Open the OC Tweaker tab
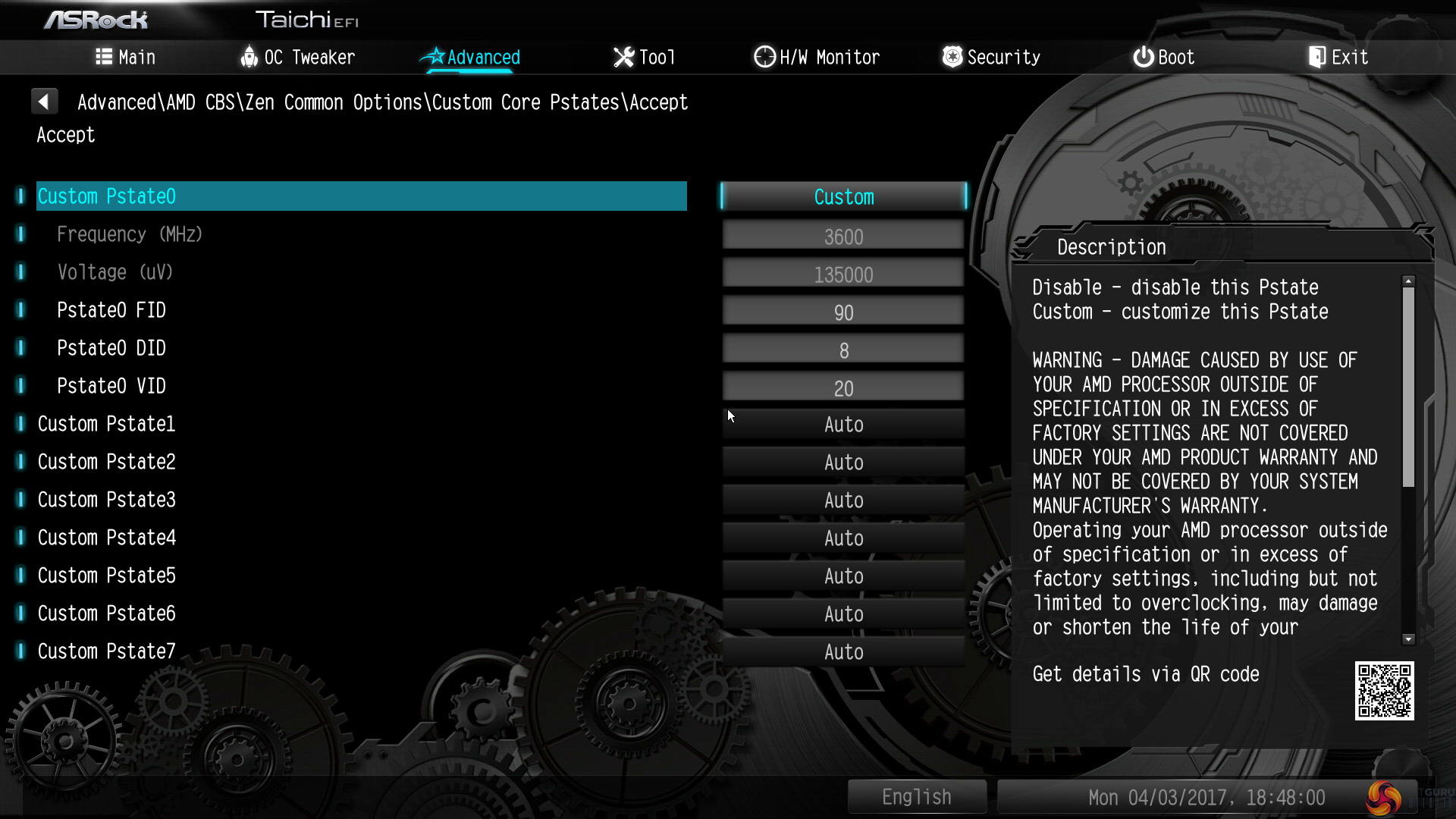1456x819 pixels. pyautogui.click(x=297, y=58)
